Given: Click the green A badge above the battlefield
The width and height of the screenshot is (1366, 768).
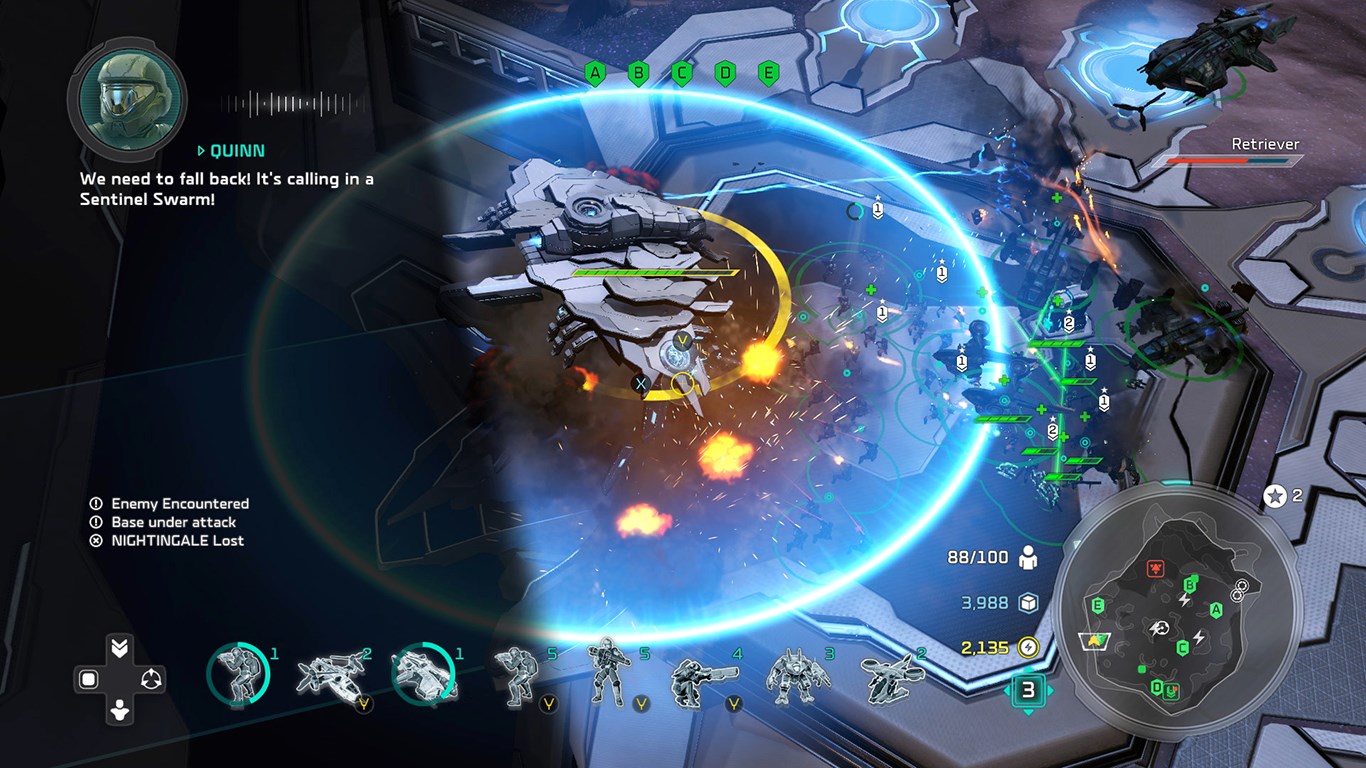Looking at the screenshot, I should [x=596, y=73].
